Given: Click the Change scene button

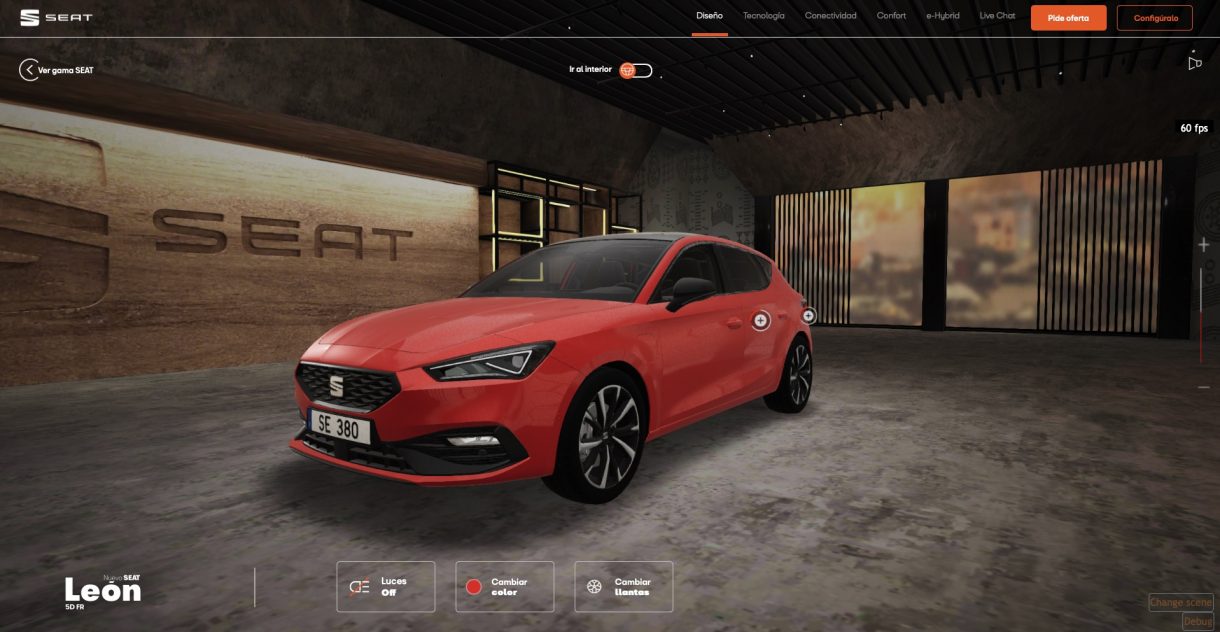Looking at the screenshot, I should (x=1180, y=602).
